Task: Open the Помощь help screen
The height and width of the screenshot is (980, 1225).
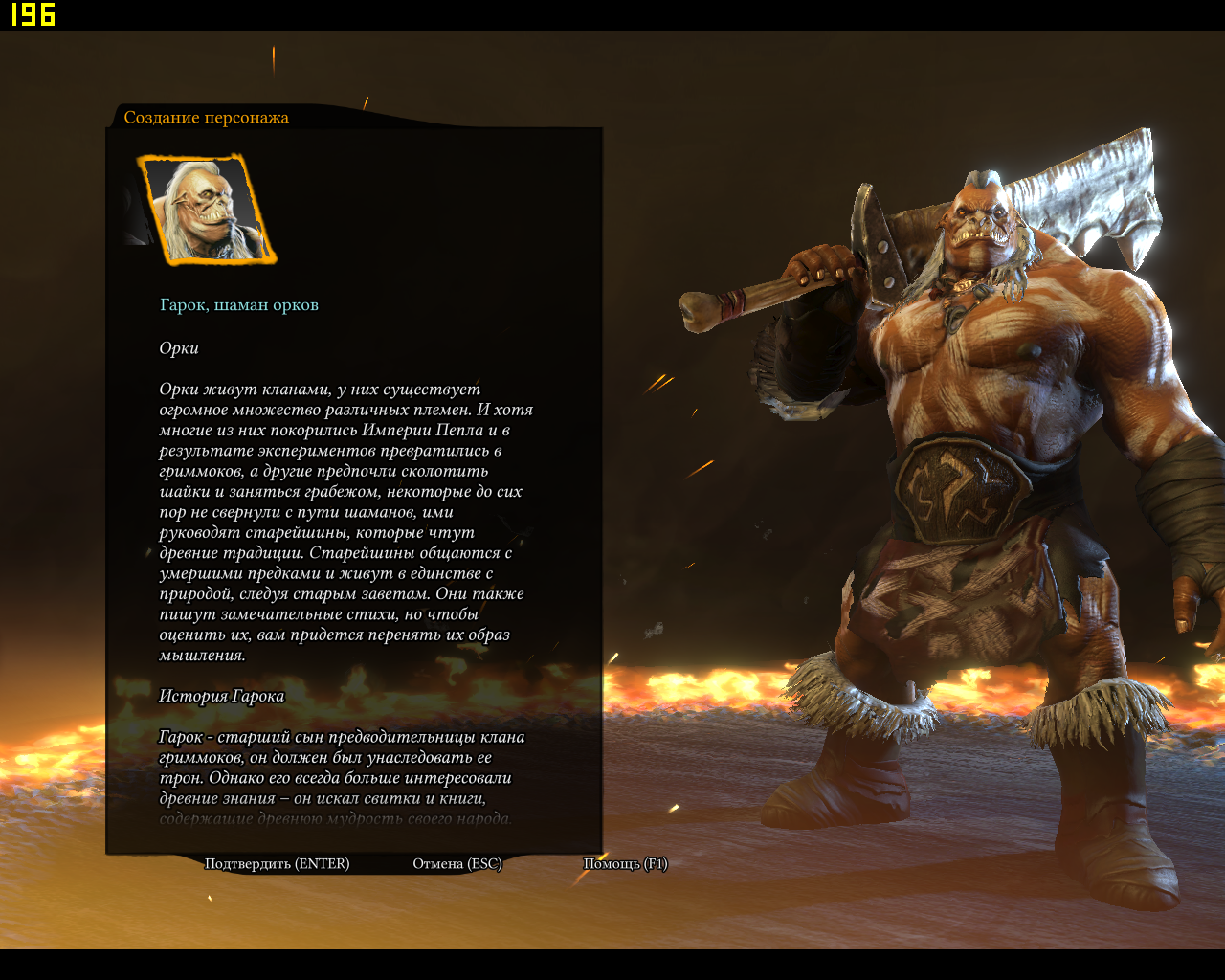Action: pyautogui.click(x=625, y=863)
